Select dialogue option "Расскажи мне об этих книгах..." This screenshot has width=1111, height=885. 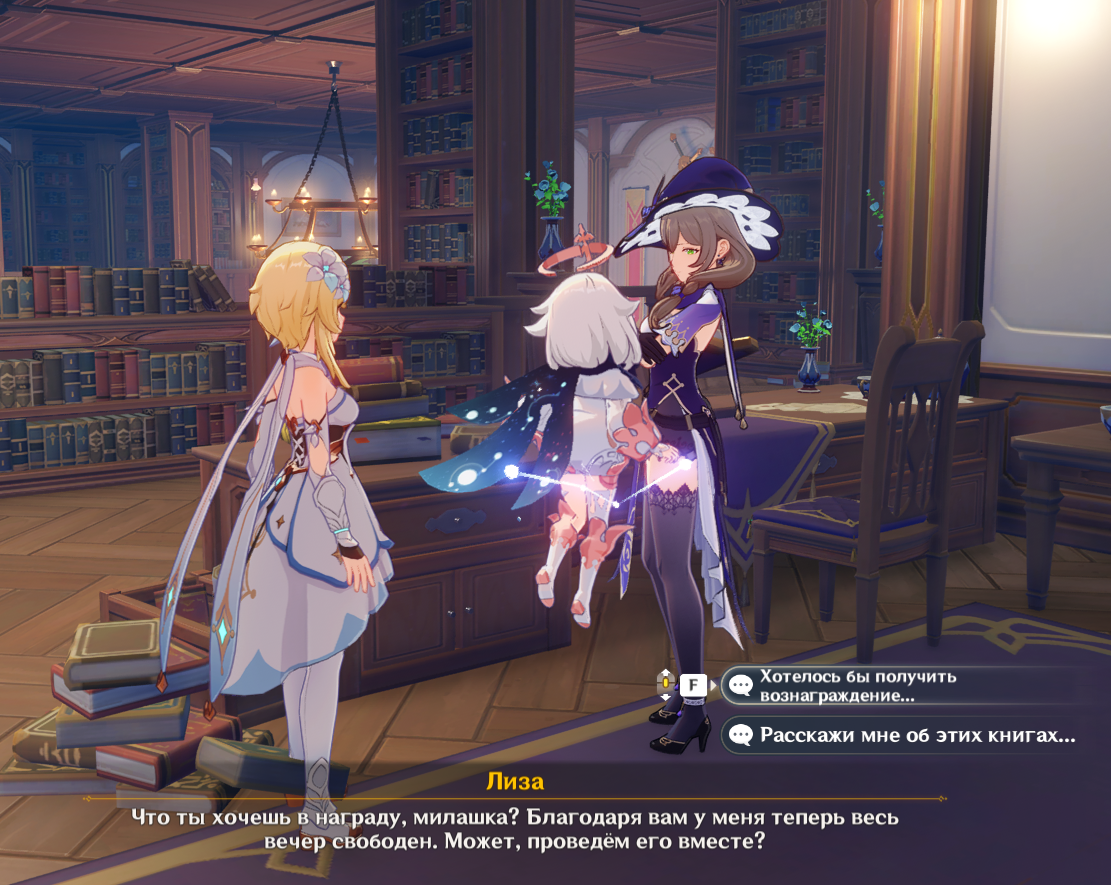point(905,736)
